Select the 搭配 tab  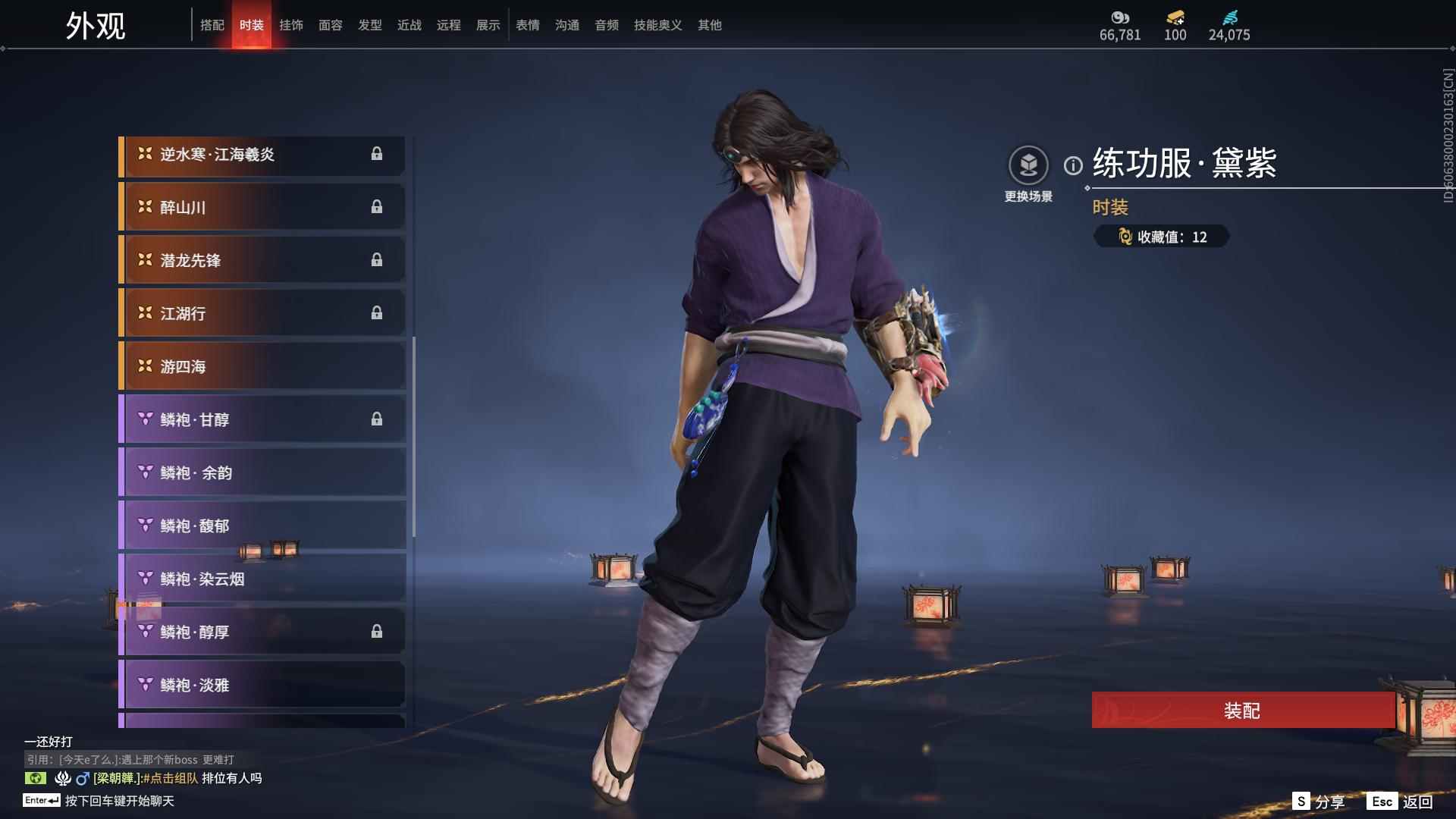pos(213,24)
